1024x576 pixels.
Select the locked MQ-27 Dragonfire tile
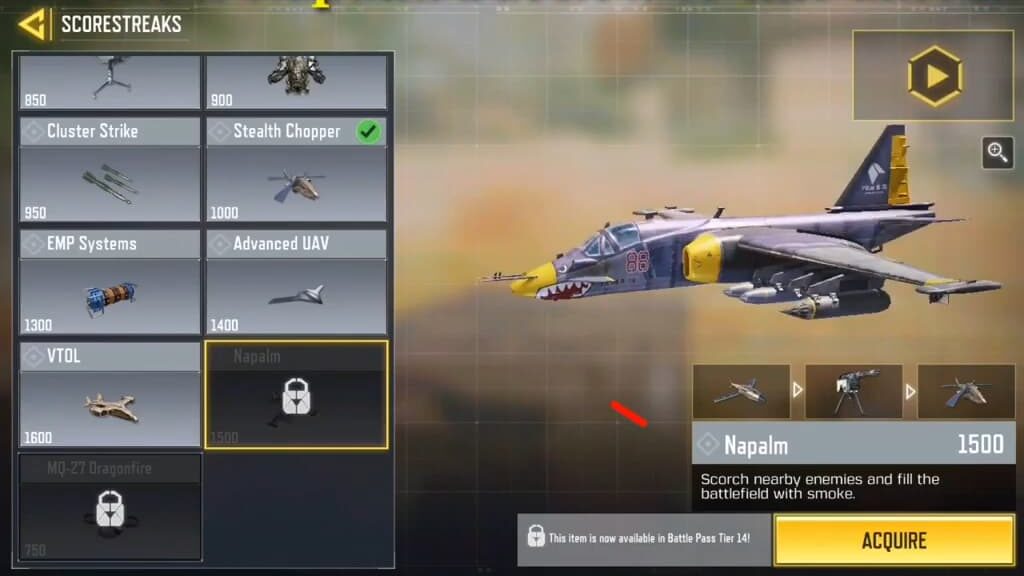pos(110,507)
